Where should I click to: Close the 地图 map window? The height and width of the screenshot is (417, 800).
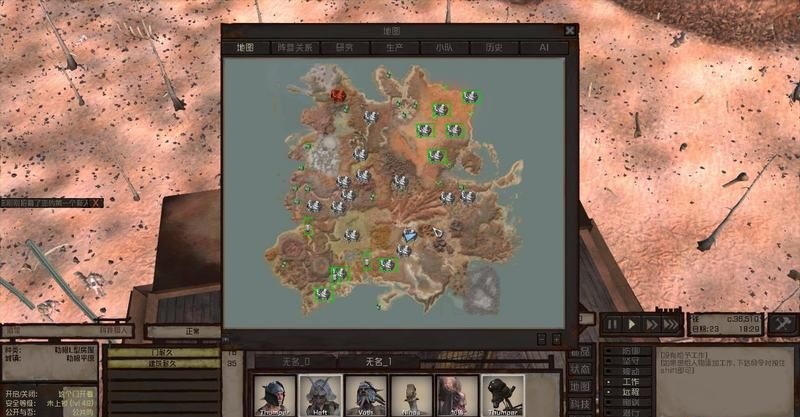(x=569, y=31)
